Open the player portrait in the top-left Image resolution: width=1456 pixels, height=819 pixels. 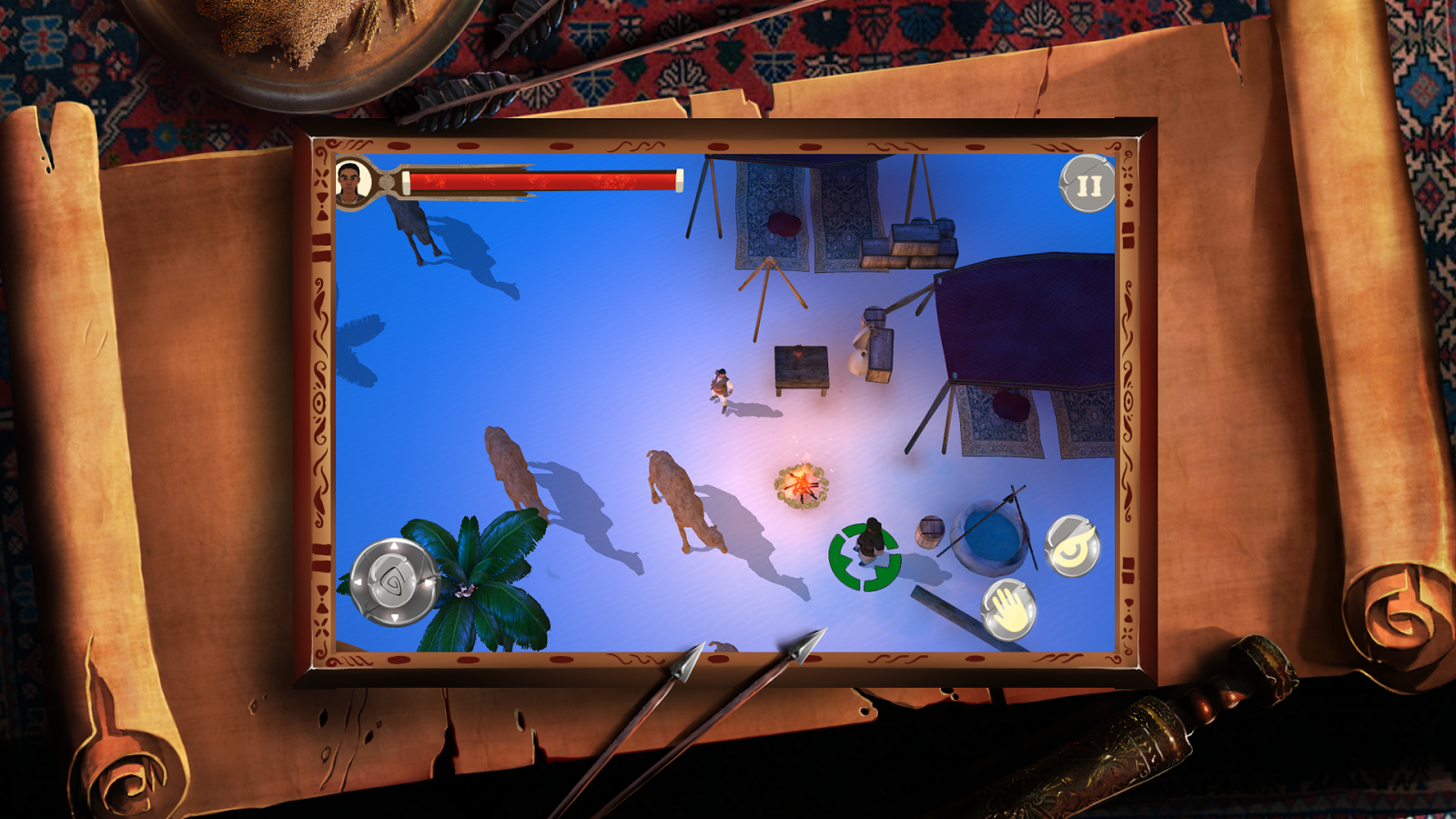[355, 181]
